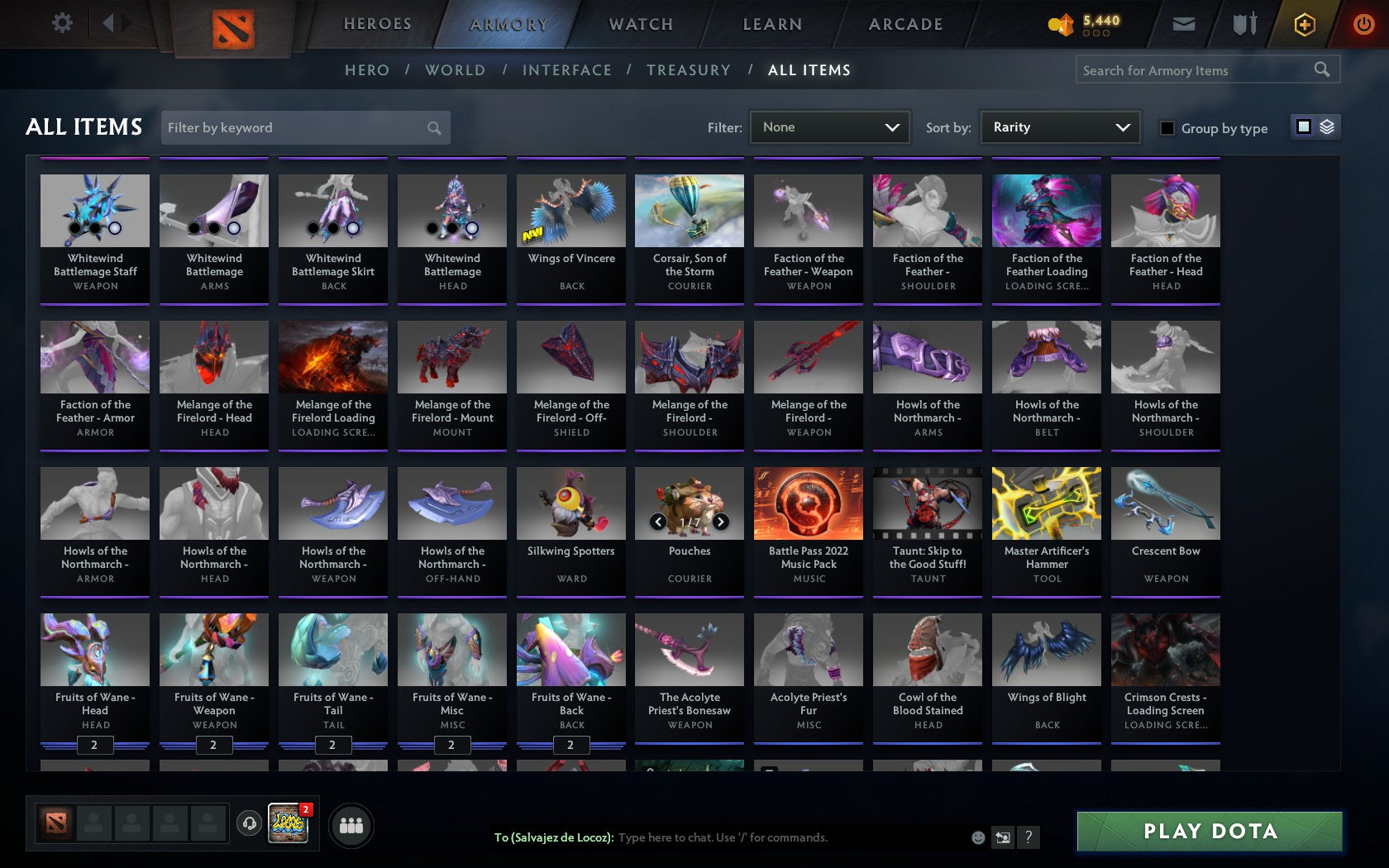The height and width of the screenshot is (868, 1389).
Task: Open the Sort by Rarity dropdown
Action: (1059, 127)
